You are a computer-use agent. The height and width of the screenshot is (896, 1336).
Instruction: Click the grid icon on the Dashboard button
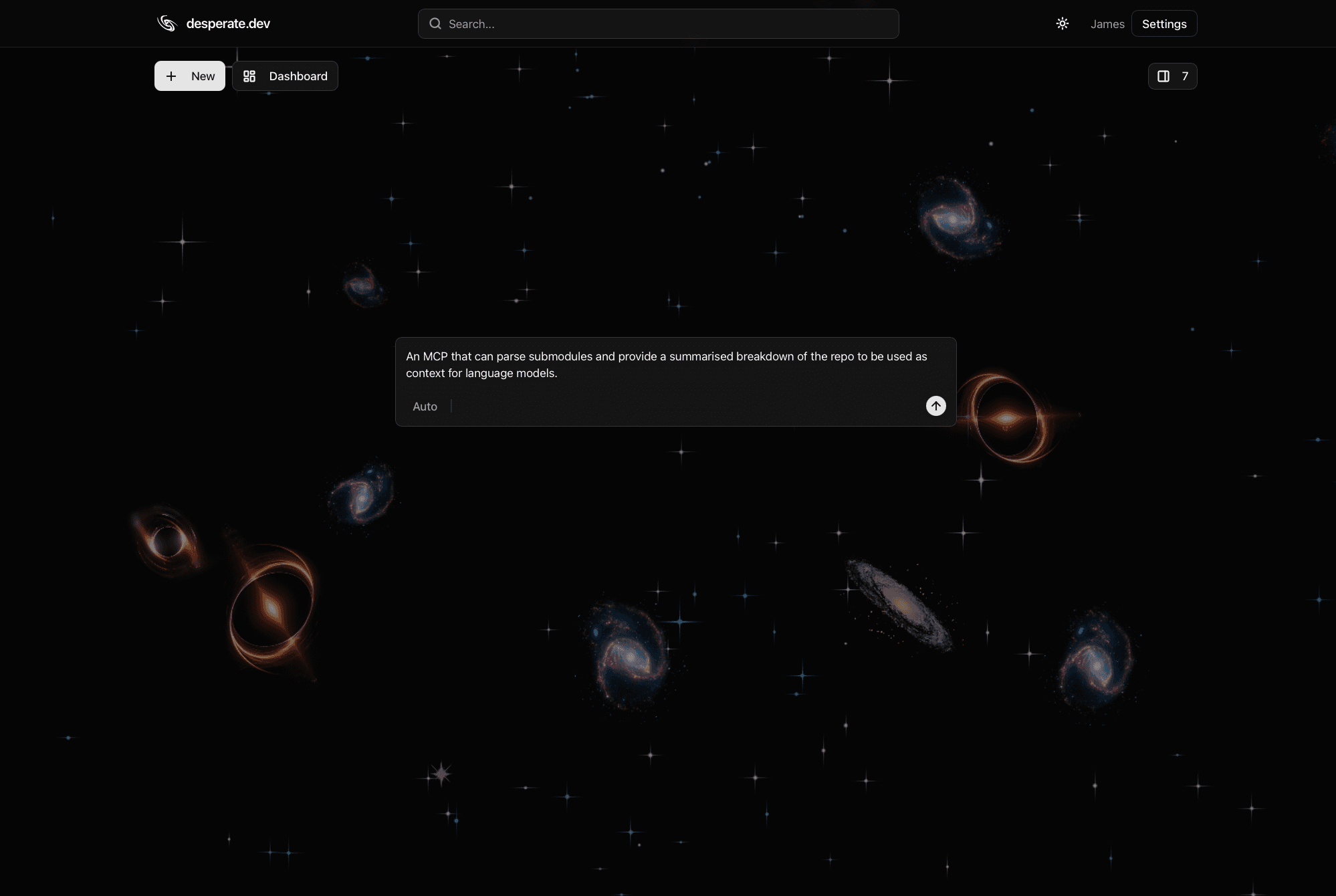[x=250, y=76]
